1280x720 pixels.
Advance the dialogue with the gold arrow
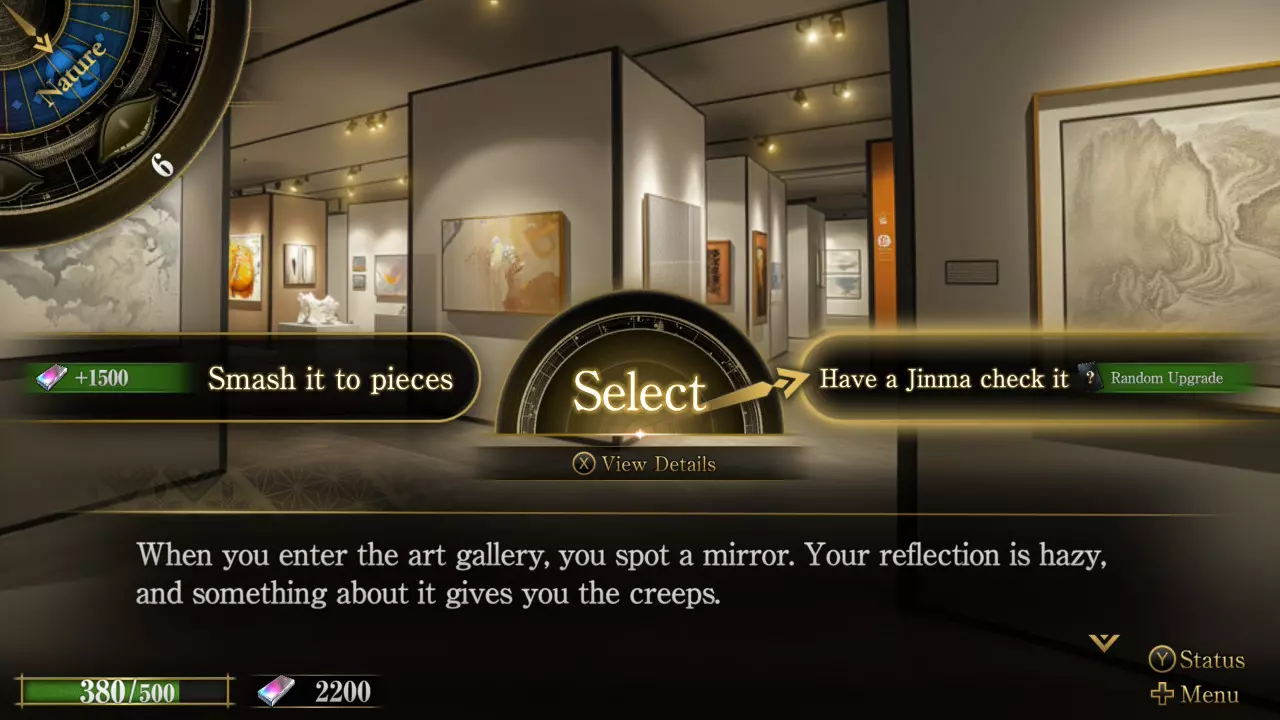click(1104, 642)
